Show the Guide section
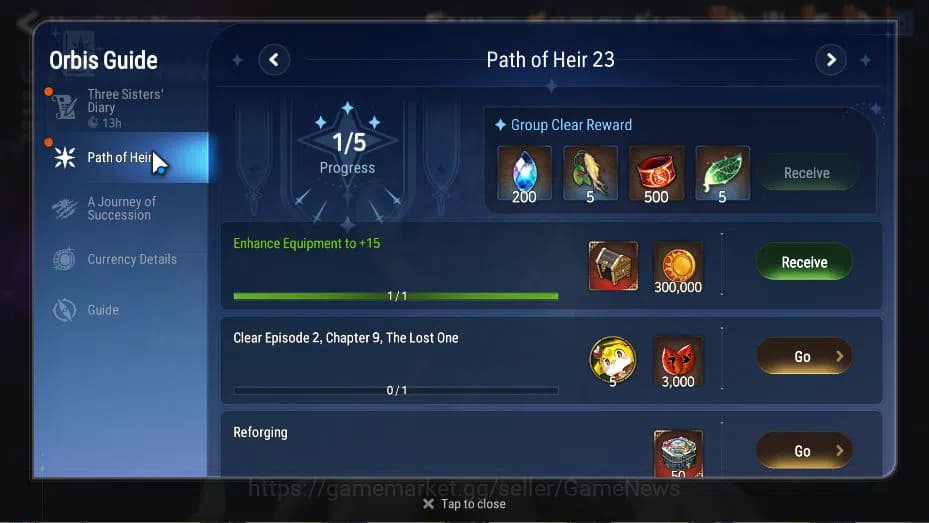 click(x=102, y=310)
